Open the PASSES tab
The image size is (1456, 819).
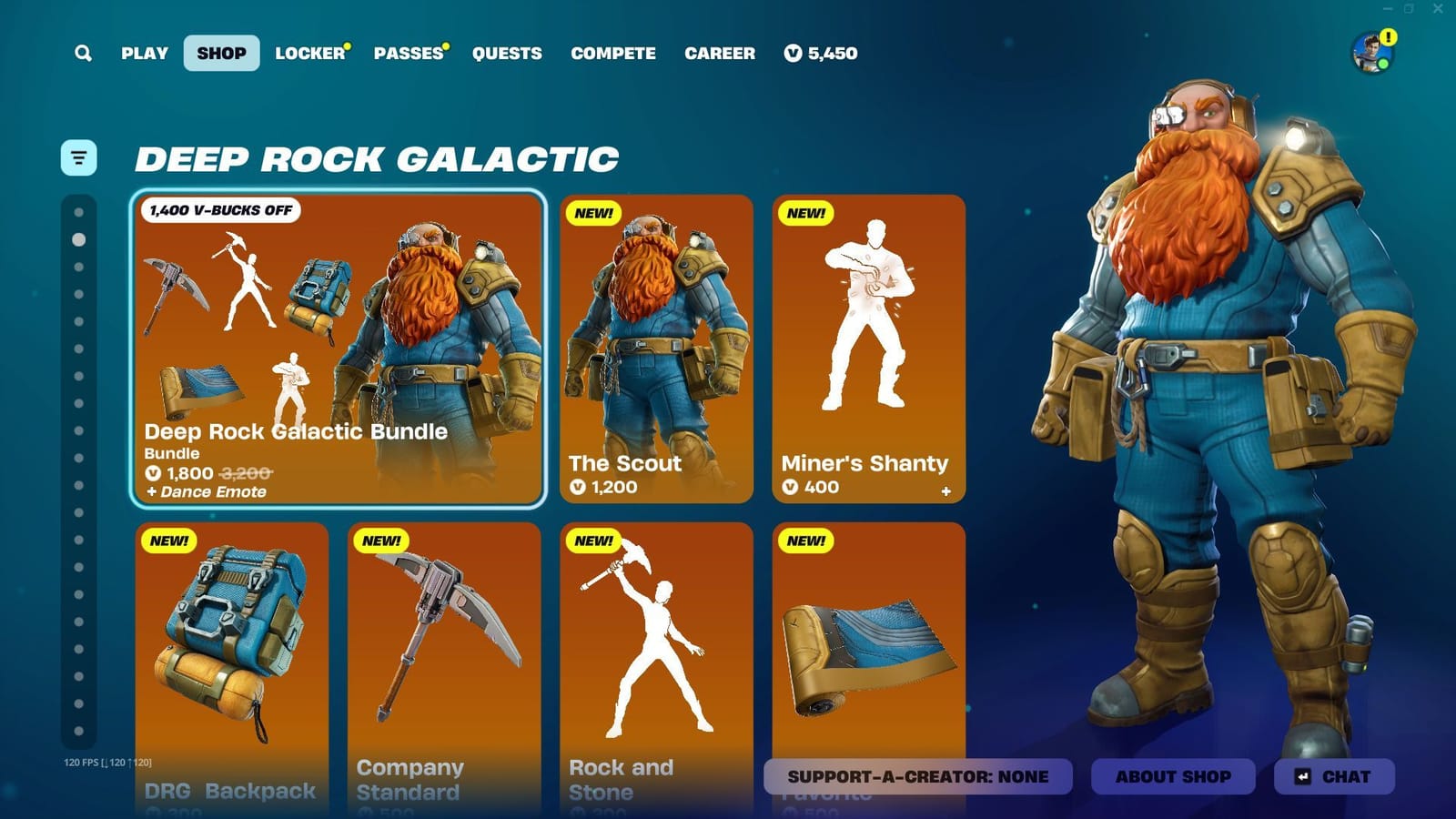(408, 53)
